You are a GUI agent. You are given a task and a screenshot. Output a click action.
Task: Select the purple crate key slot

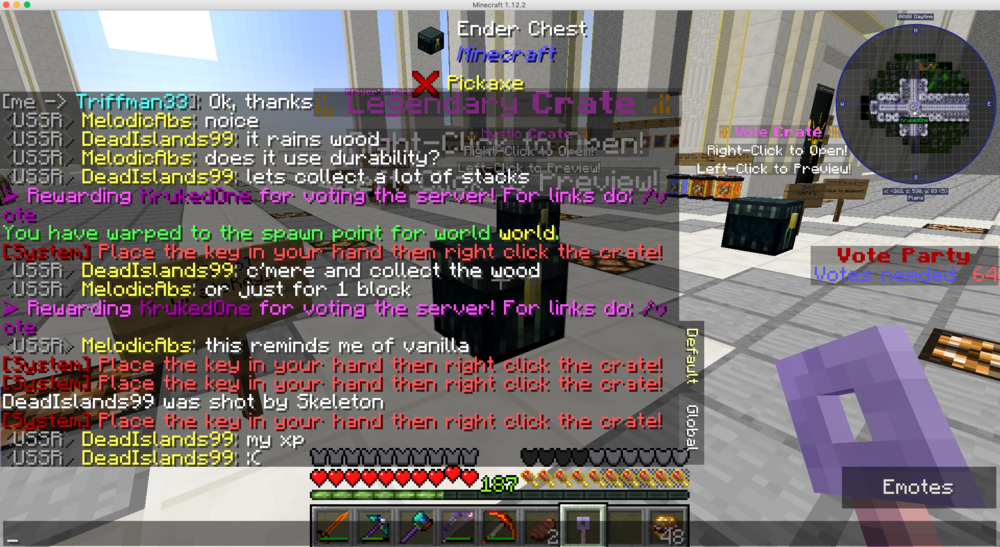581,526
